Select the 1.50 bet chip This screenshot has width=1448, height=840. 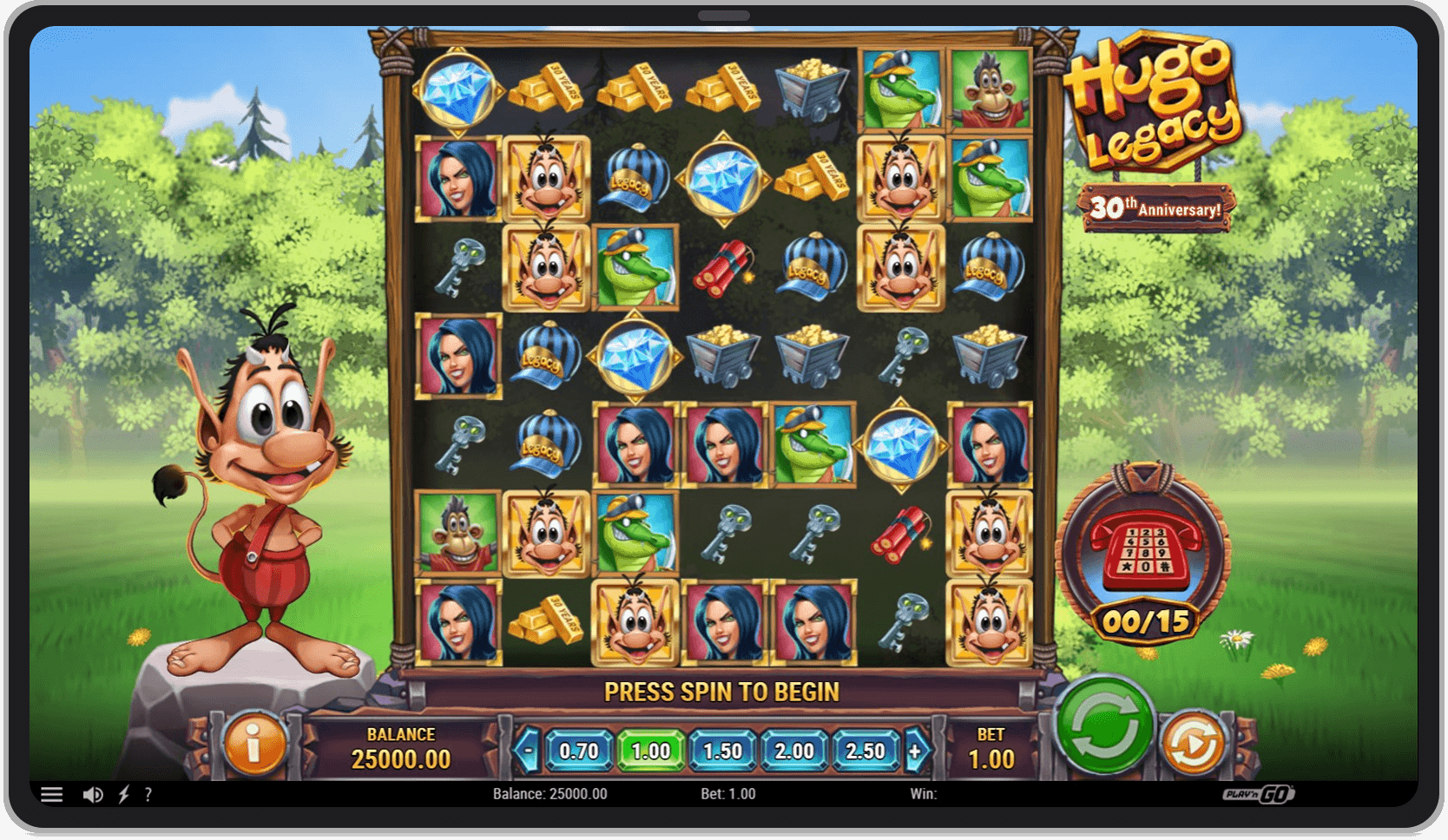tap(722, 751)
